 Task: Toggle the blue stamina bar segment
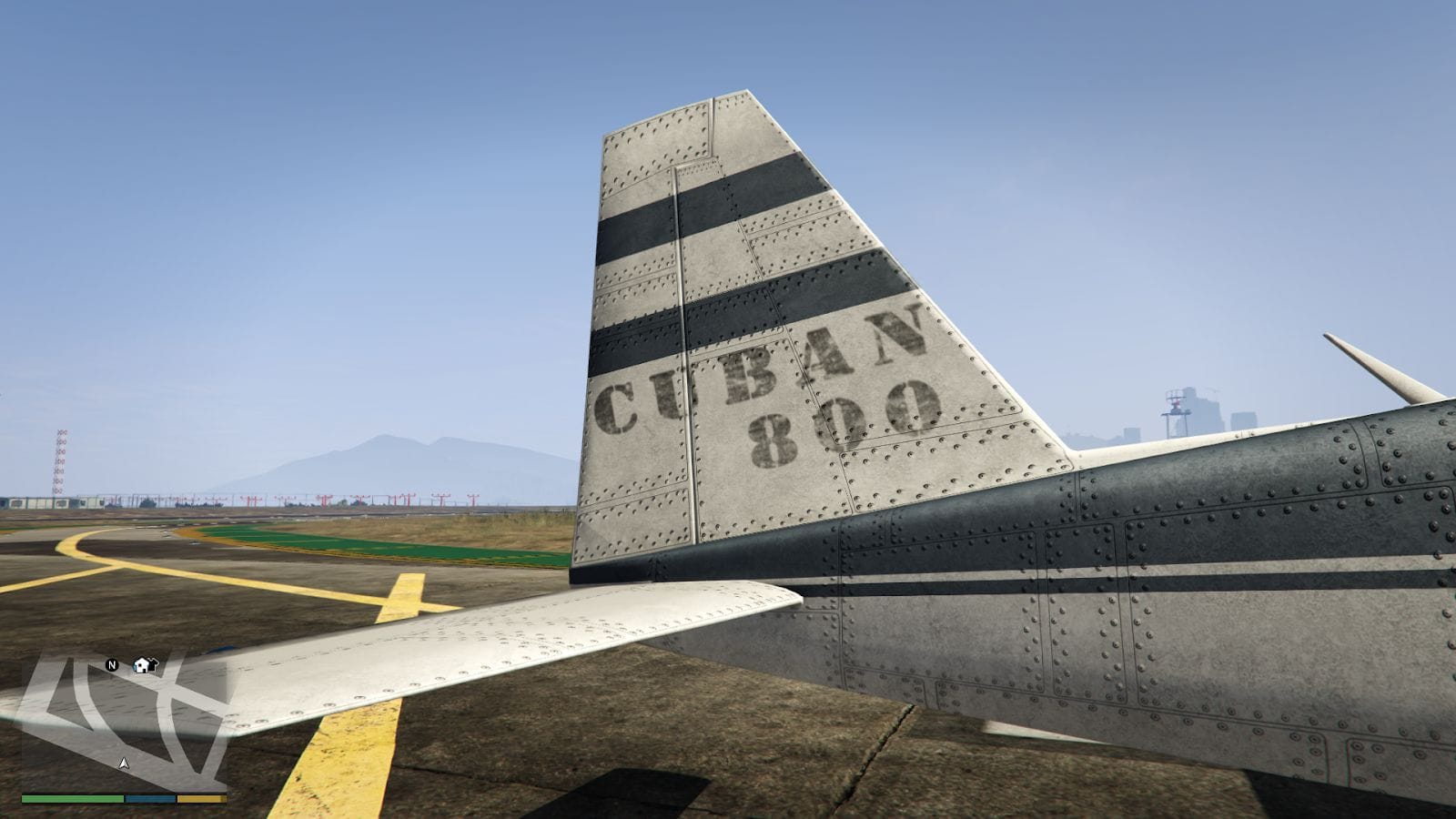click(149, 798)
